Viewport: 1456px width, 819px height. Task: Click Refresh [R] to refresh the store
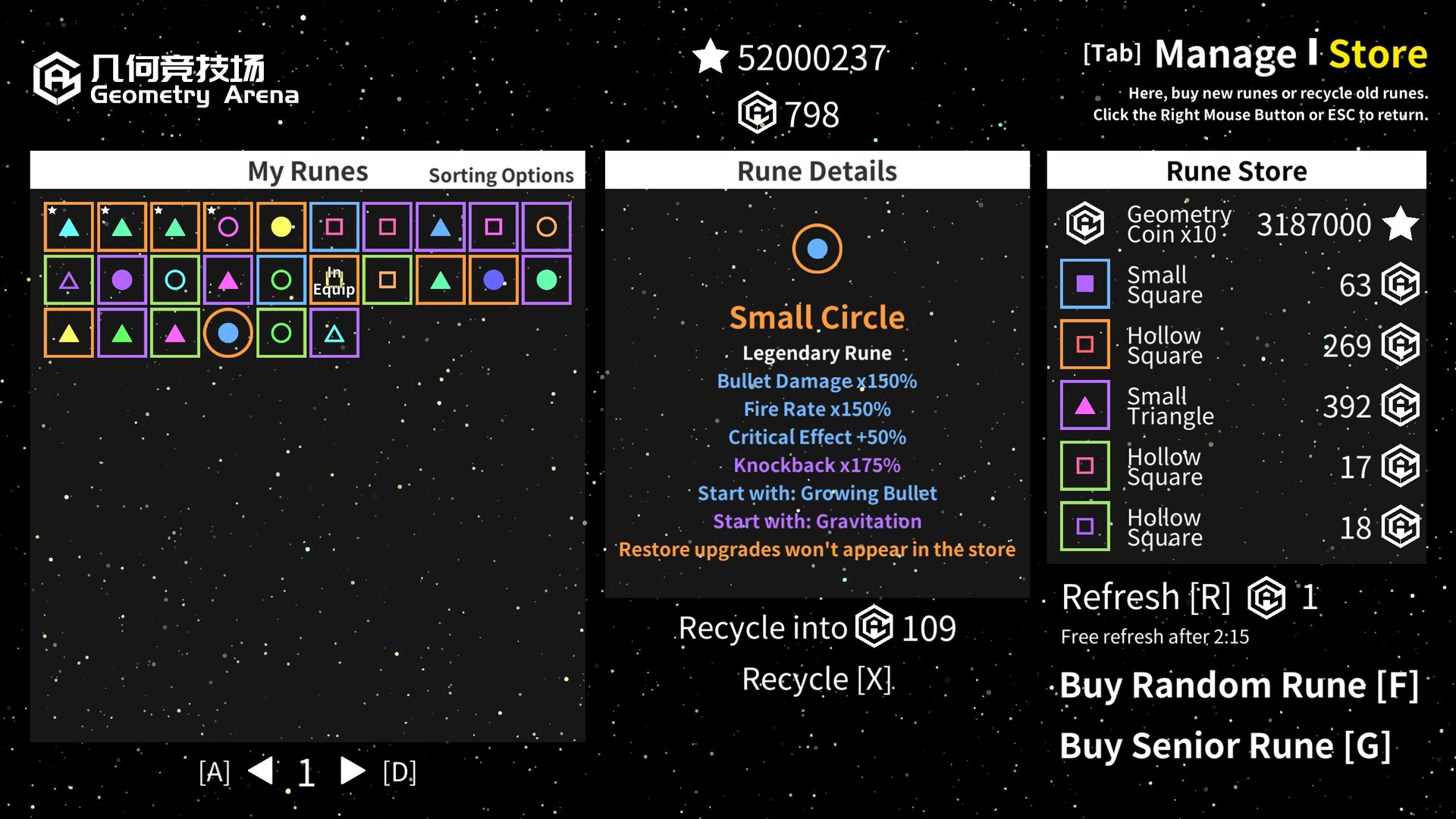pos(1146,597)
